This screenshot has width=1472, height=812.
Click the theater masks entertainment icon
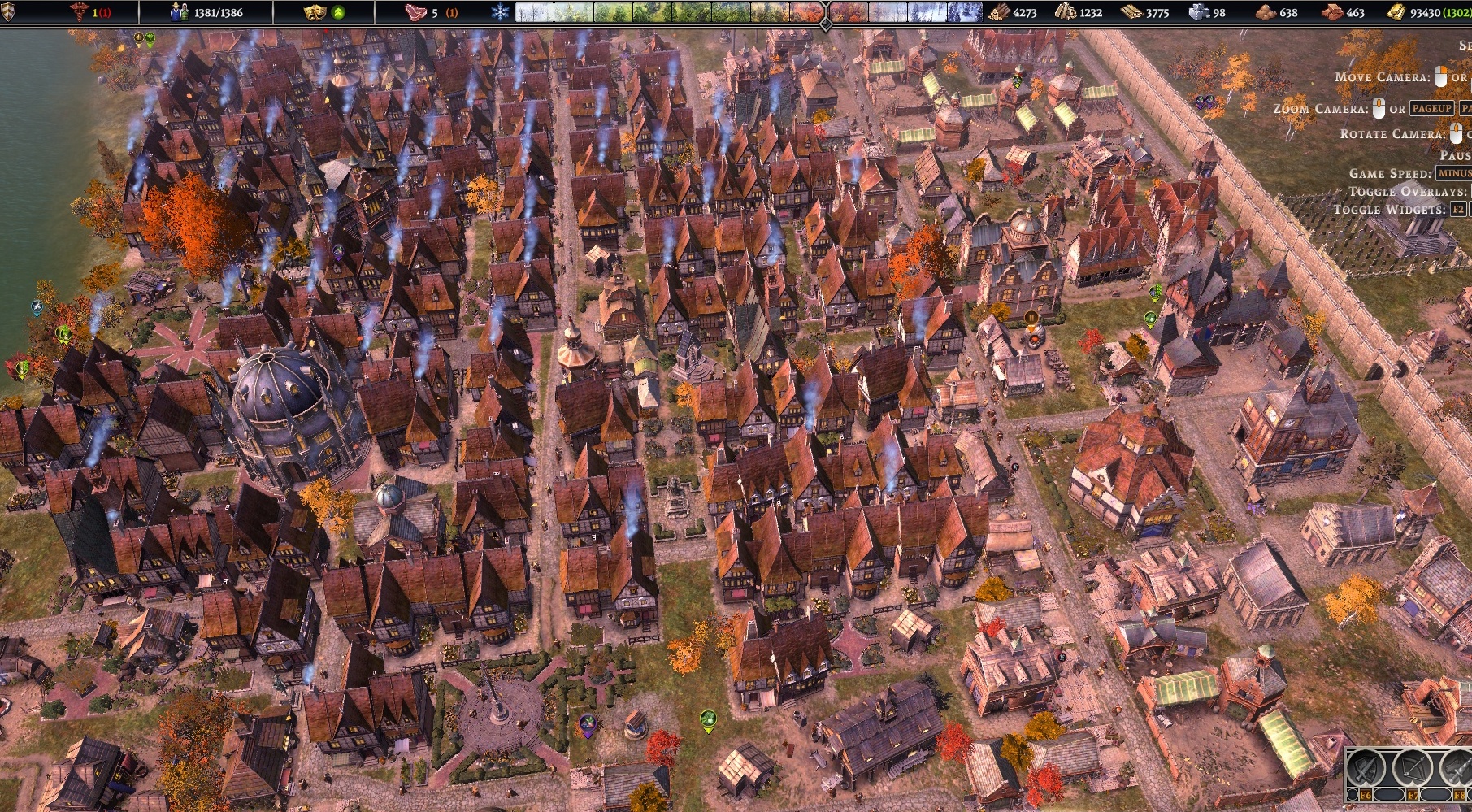pos(314,12)
